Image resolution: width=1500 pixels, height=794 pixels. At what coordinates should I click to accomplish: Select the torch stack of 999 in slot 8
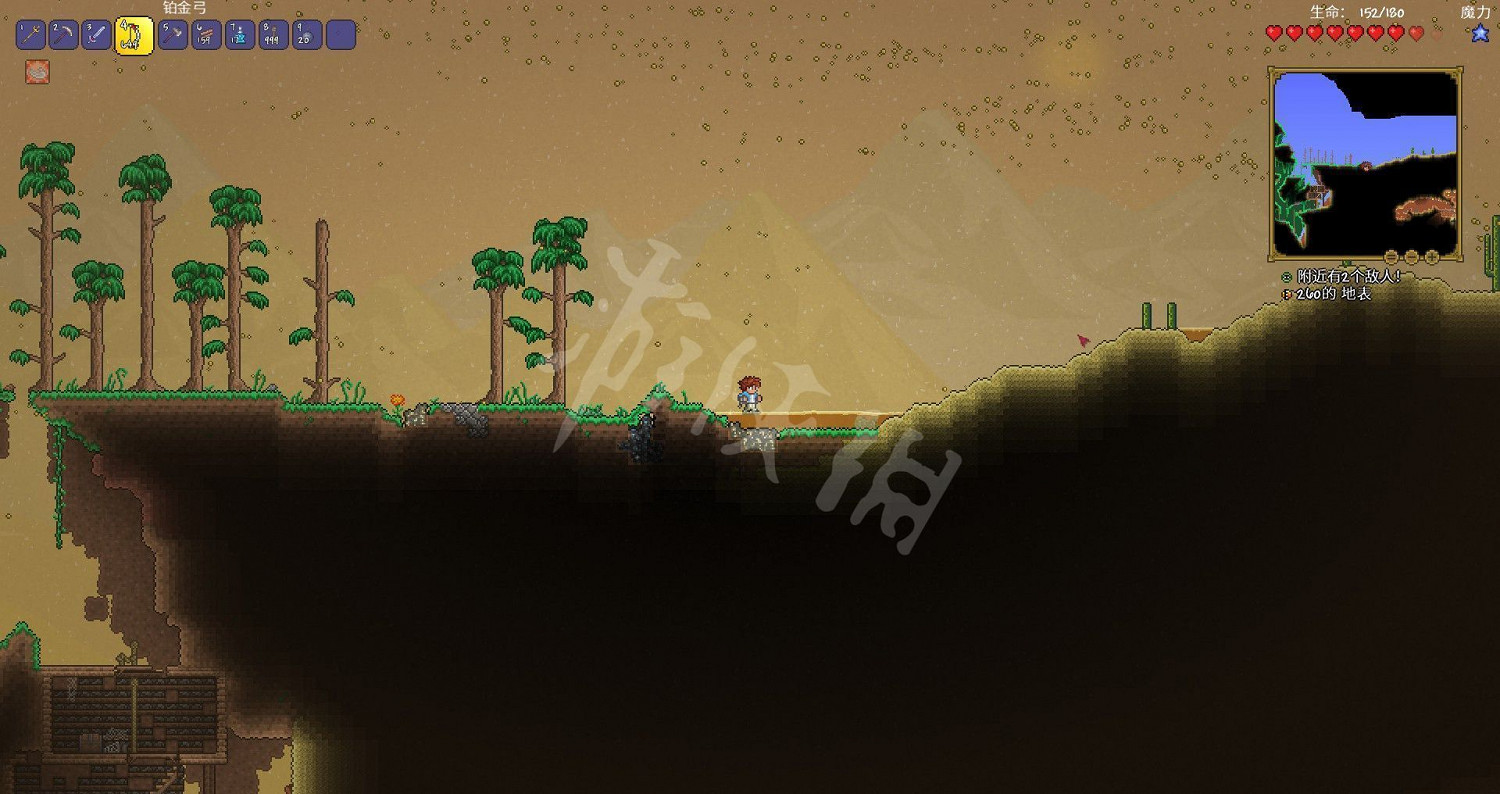point(275,34)
